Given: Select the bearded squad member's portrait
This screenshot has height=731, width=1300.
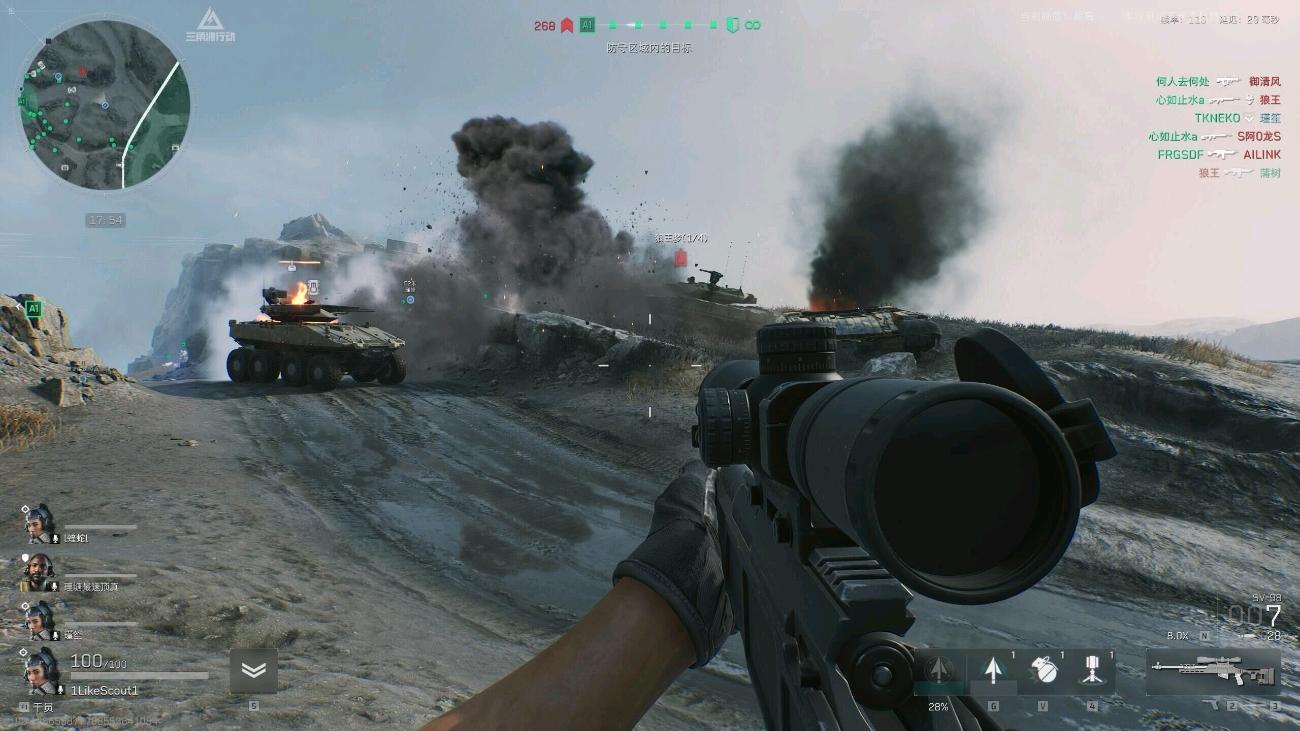Looking at the screenshot, I should 38,571.
